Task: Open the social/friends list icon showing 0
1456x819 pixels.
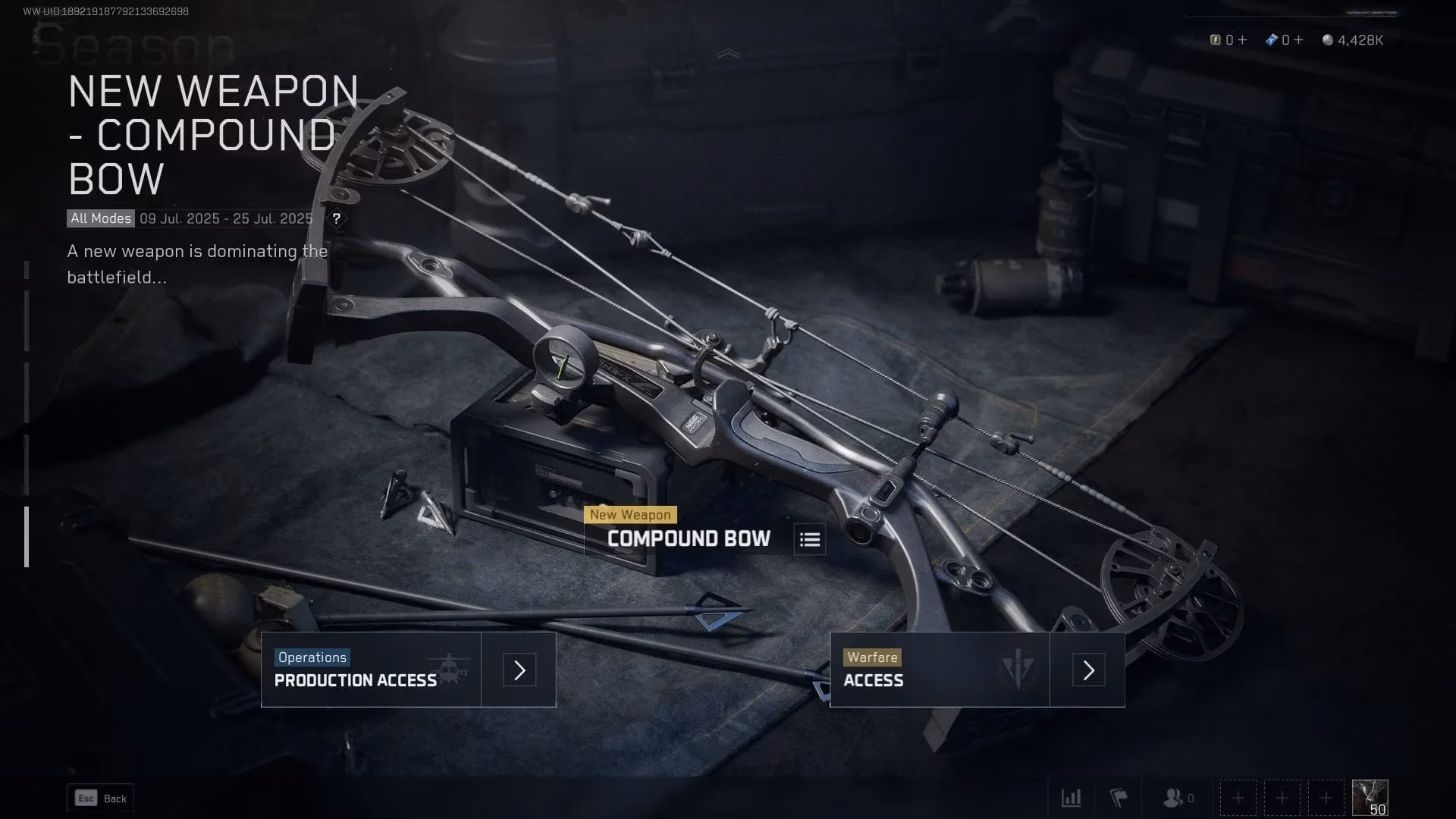Action: pyautogui.click(x=1174, y=798)
